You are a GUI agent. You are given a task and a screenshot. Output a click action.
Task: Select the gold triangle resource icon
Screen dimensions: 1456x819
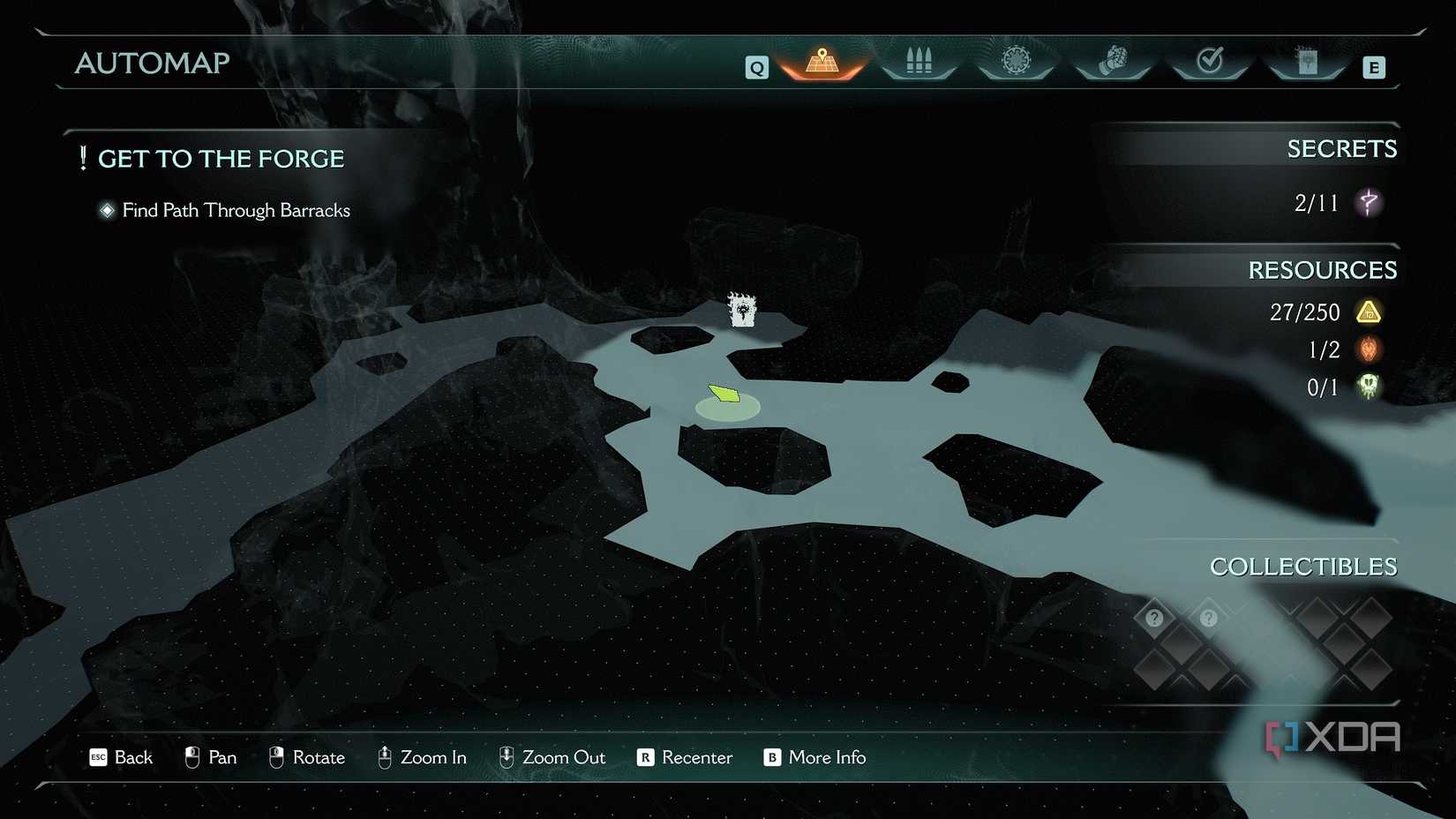coord(1369,312)
